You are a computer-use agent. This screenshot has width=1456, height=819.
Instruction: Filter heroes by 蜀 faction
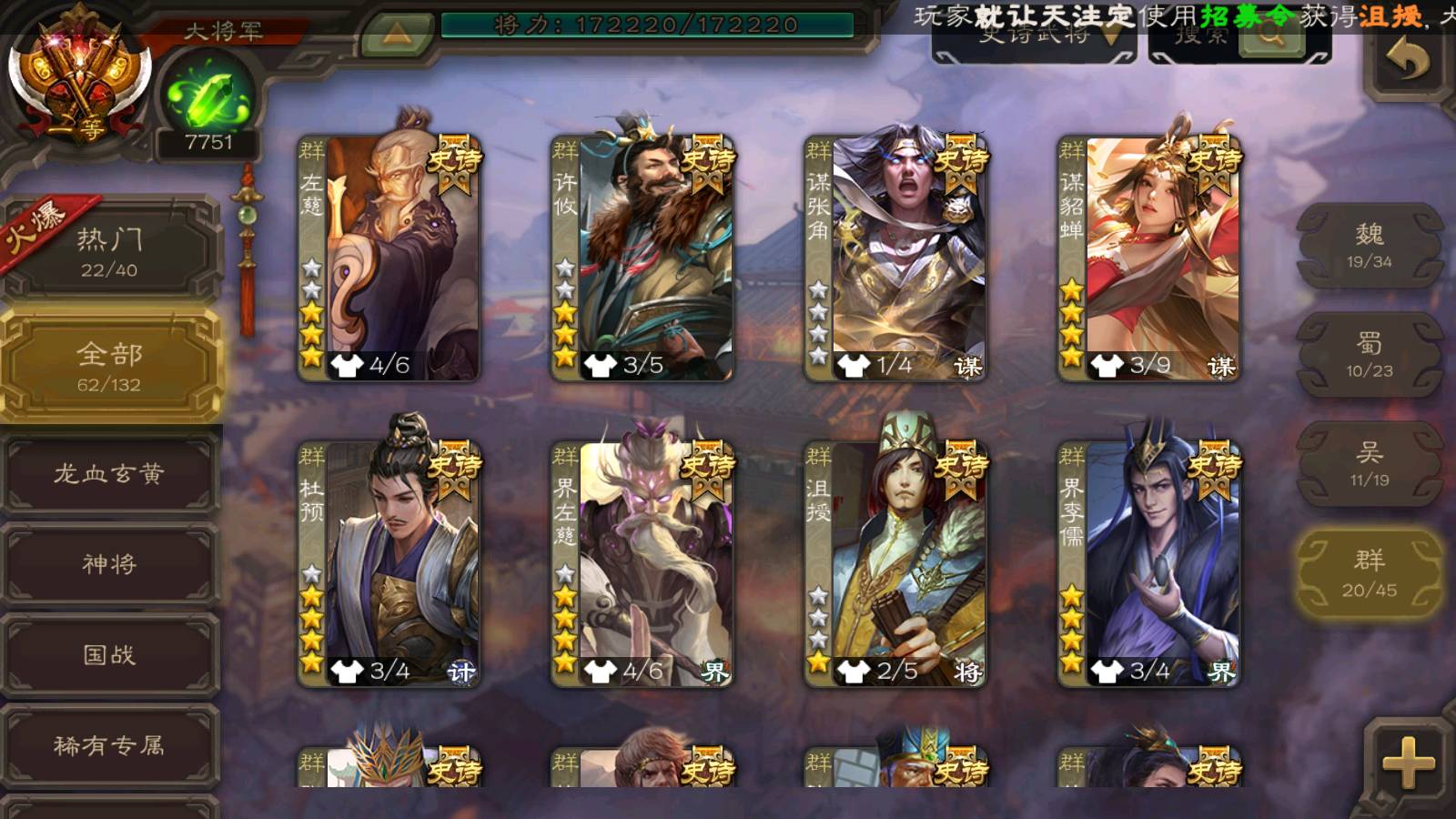1369,355
